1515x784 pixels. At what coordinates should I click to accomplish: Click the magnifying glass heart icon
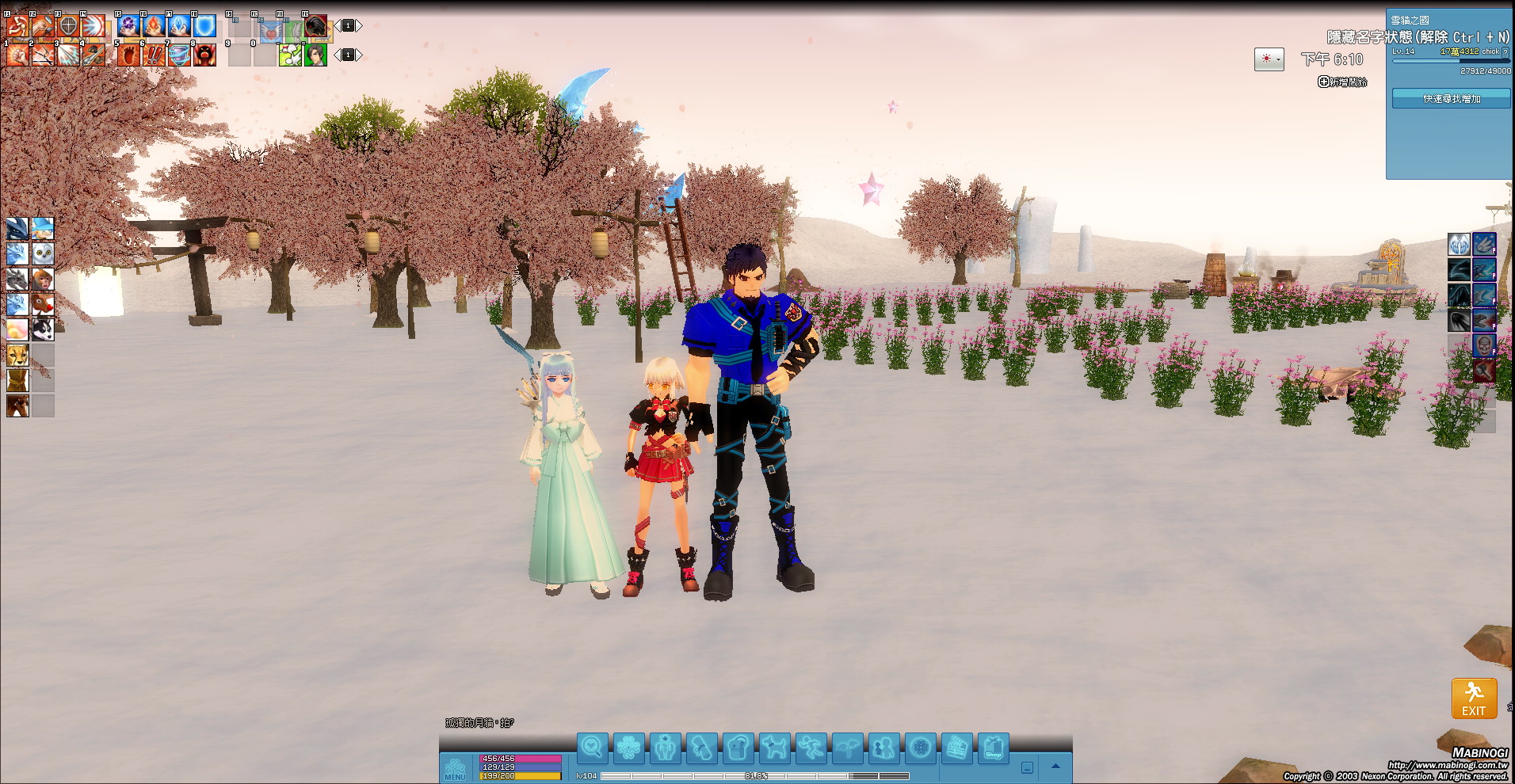(x=592, y=748)
